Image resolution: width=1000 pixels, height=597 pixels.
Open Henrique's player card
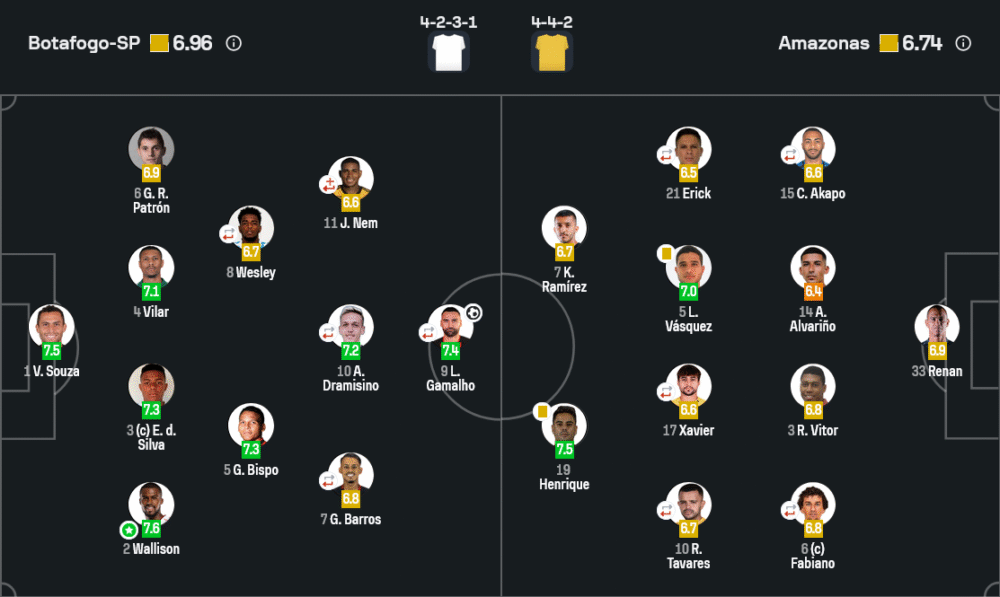click(564, 426)
